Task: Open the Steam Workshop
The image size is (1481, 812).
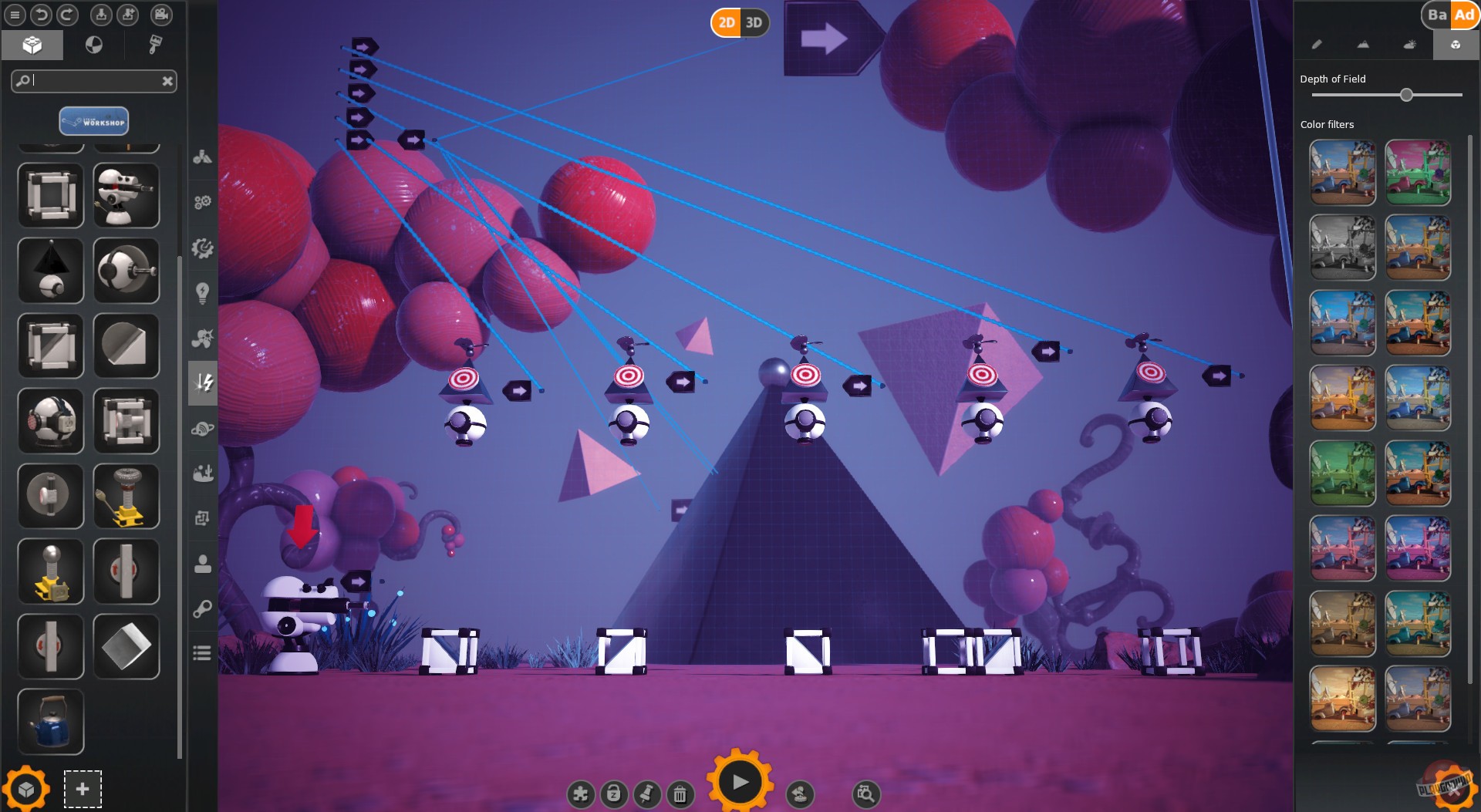Action: [x=93, y=121]
